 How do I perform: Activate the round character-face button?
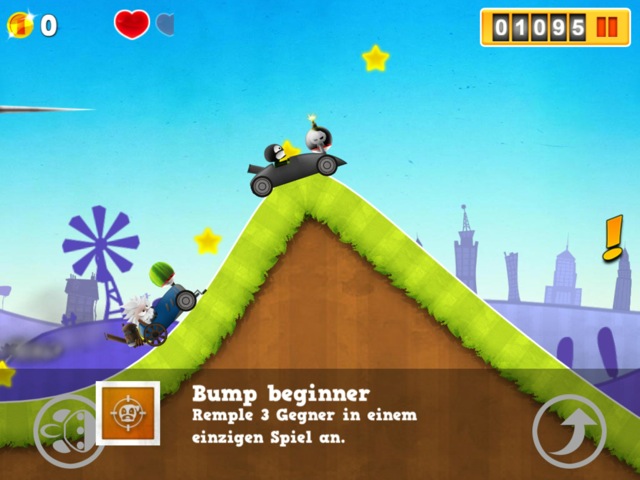(x=66, y=431)
